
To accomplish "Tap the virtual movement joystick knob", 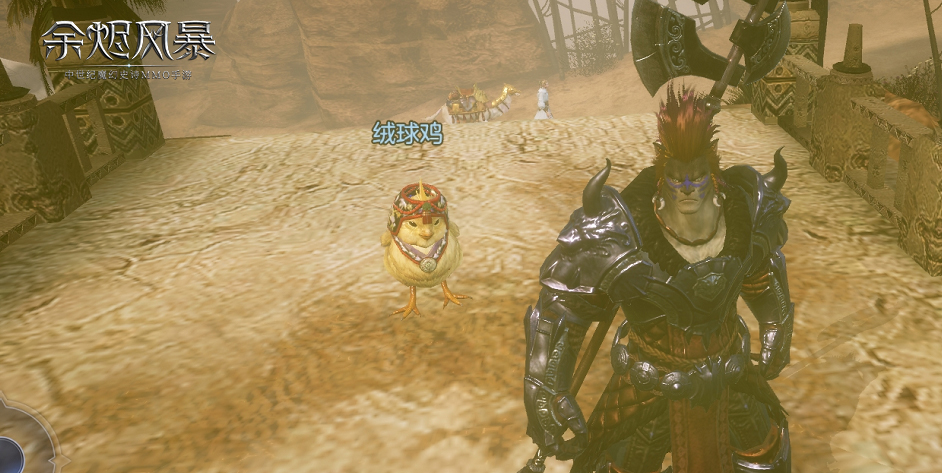I will point(8,455).
